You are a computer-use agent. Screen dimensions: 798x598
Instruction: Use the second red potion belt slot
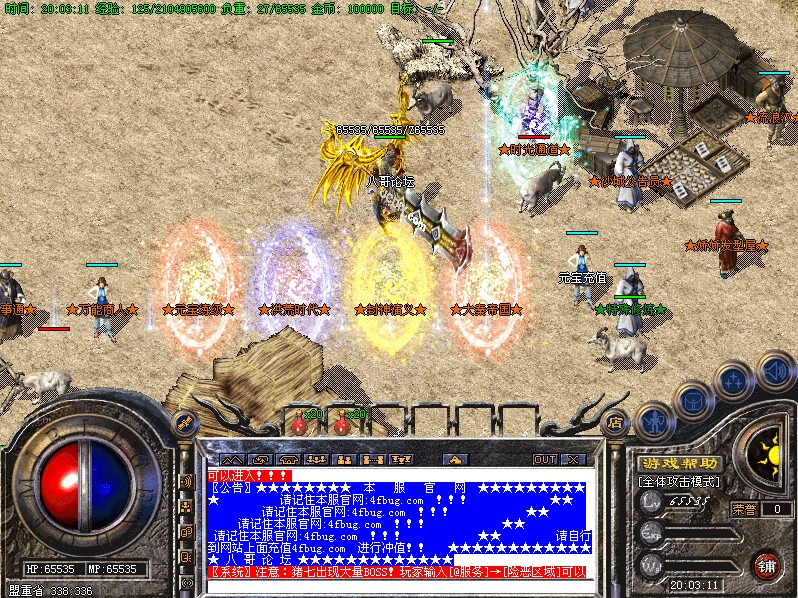[x=341, y=423]
